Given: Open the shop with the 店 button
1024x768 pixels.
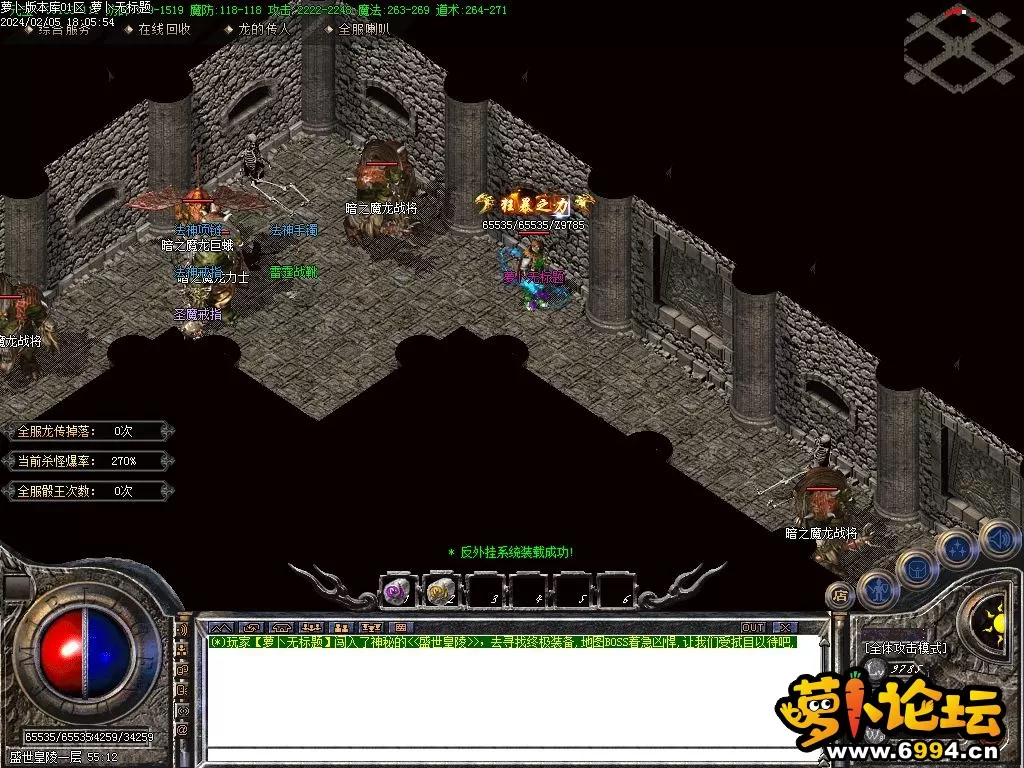Looking at the screenshot, I should [840, 595].
